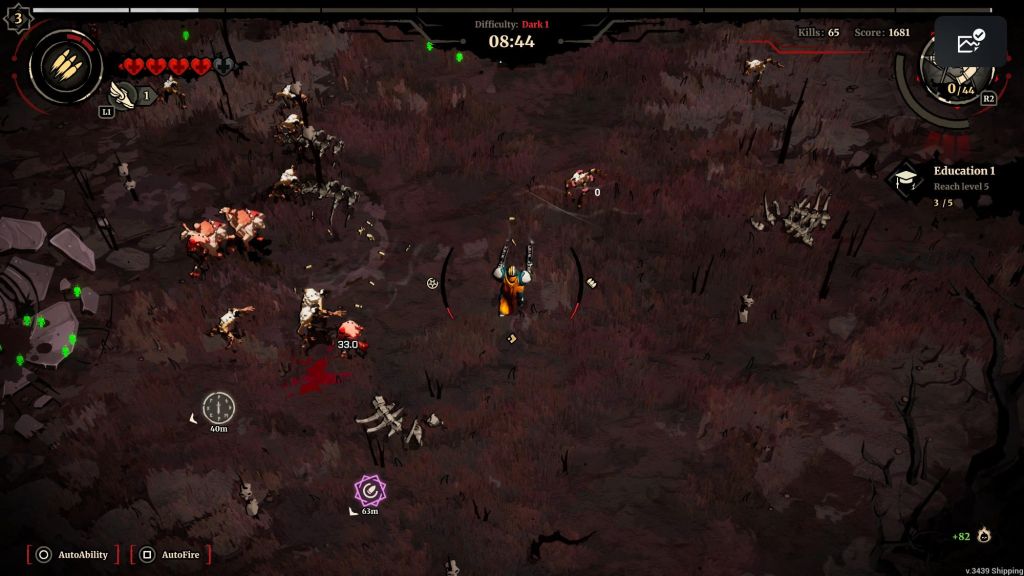The height and width of the screenshot is (576, 1024).
Task: Toggle the AutoAbility option
Action: [73, 554]
